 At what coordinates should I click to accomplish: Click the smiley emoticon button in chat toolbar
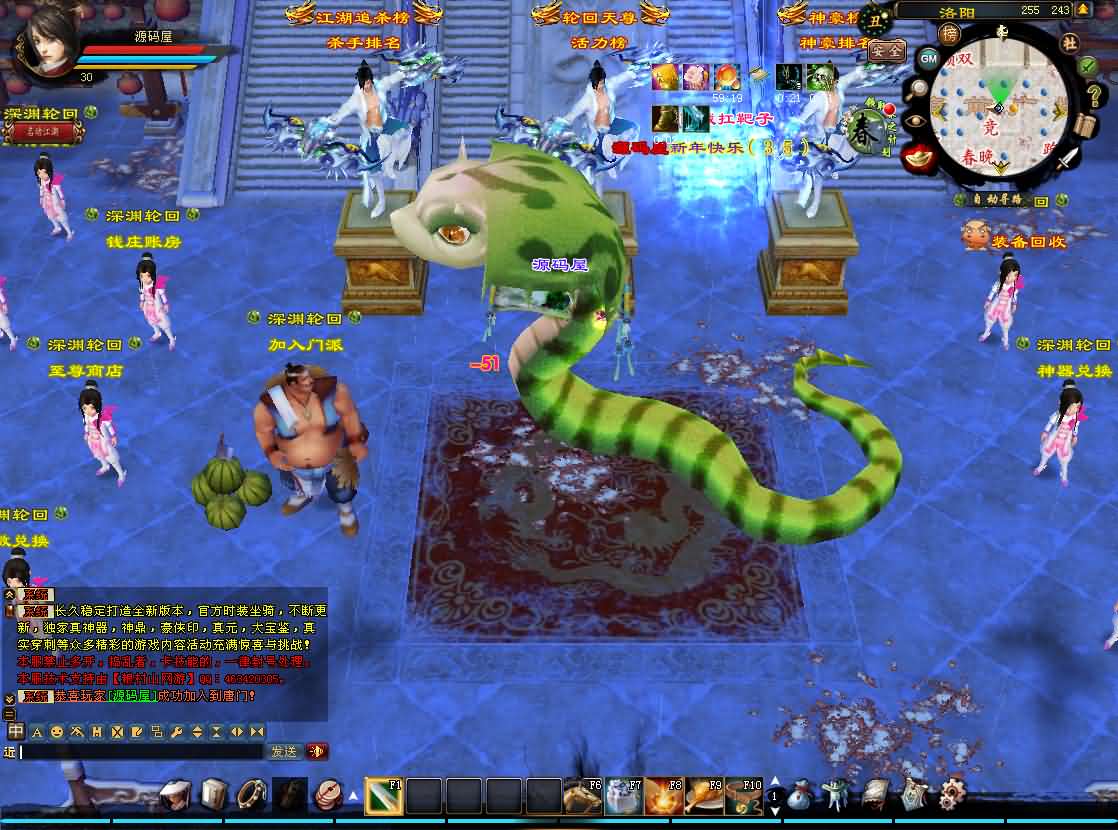[x=56, y=731]
